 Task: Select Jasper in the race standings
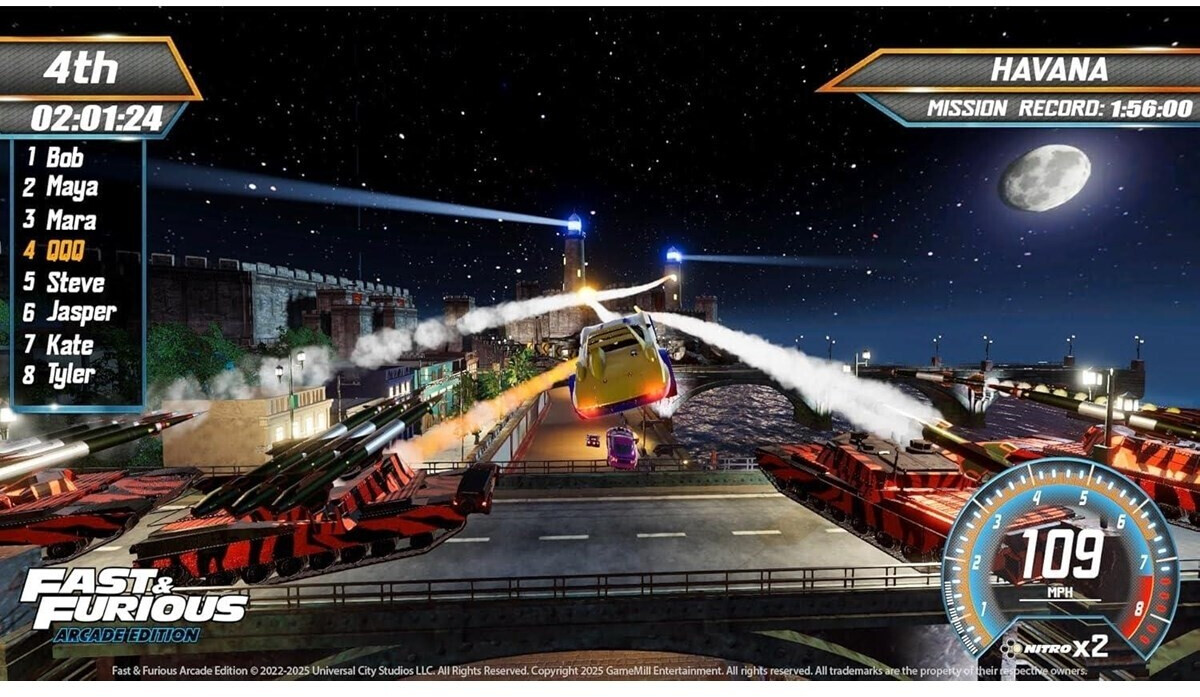pyautogui.click(x=80, y=313)
